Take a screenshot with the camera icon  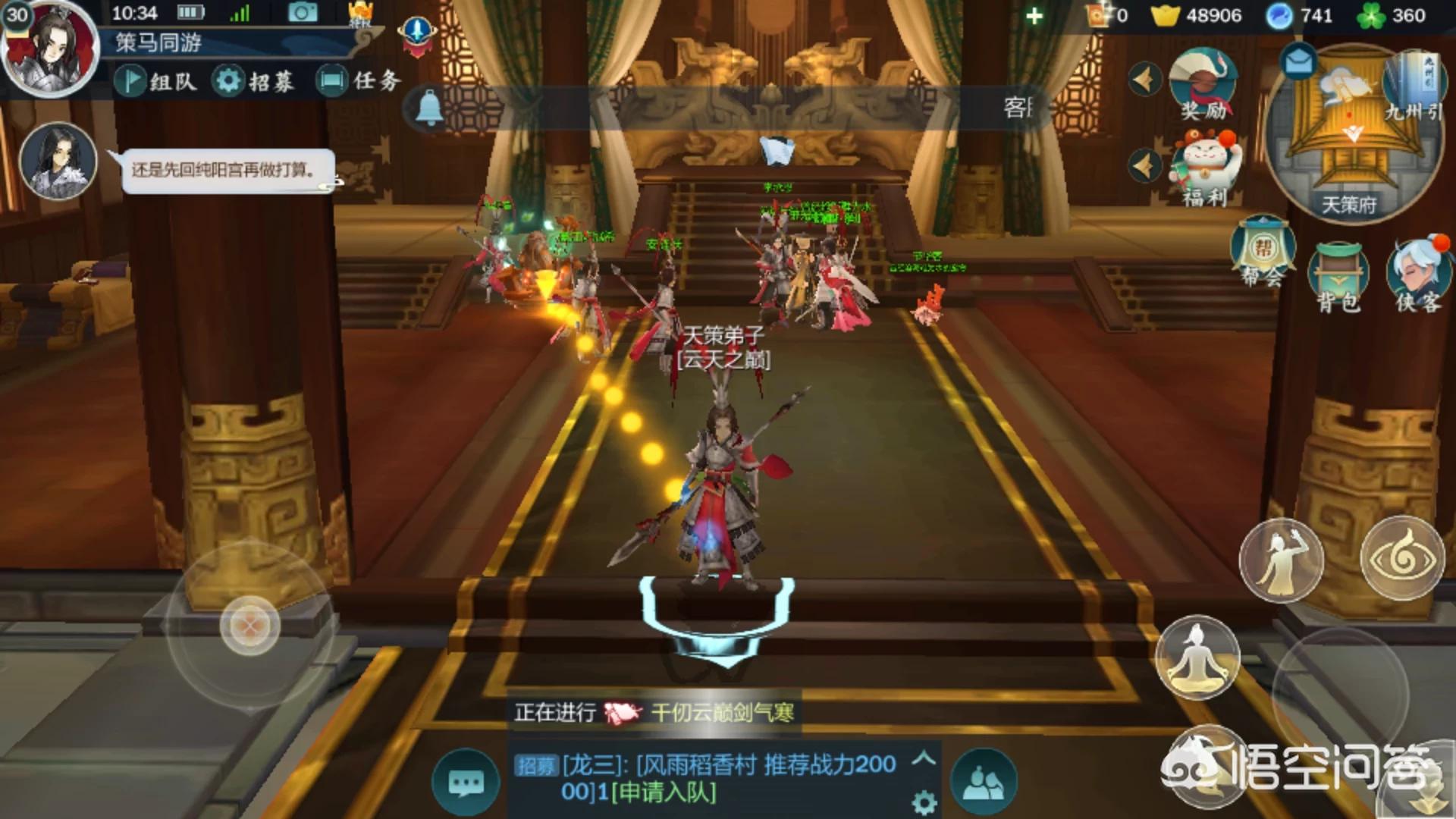pos(302,13)
